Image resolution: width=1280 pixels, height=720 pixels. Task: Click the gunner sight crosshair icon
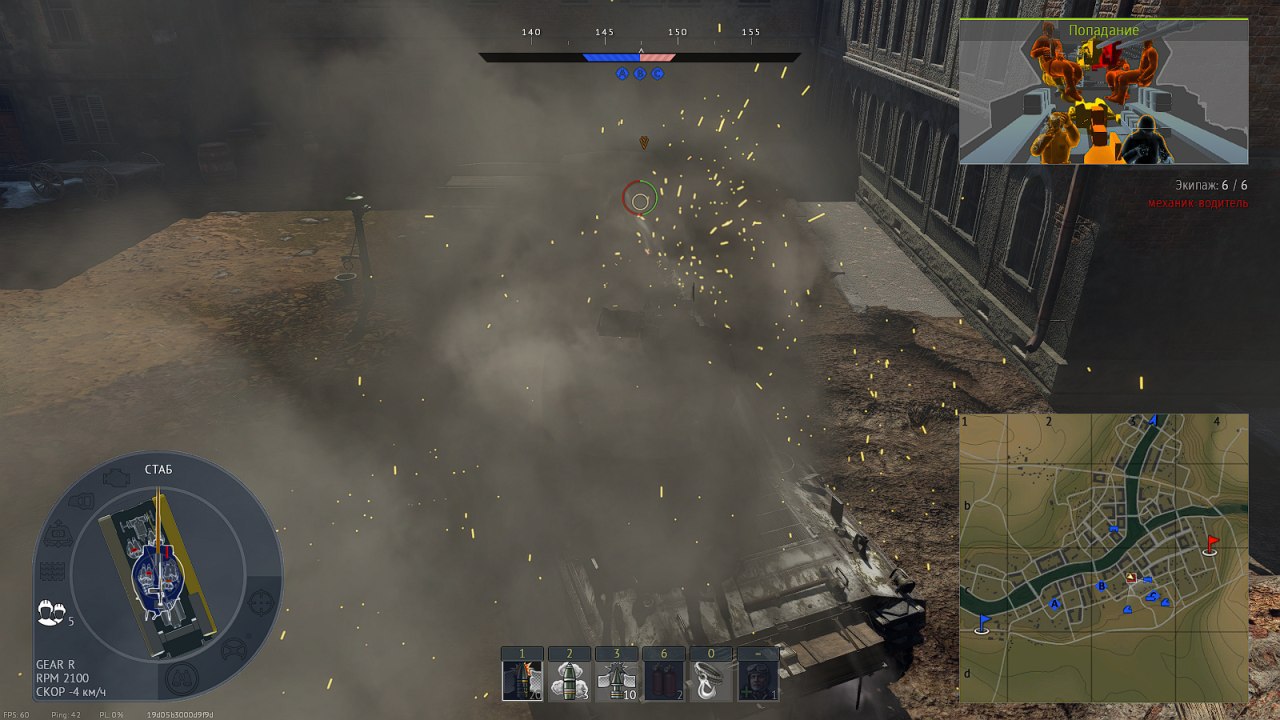(260, 601)
